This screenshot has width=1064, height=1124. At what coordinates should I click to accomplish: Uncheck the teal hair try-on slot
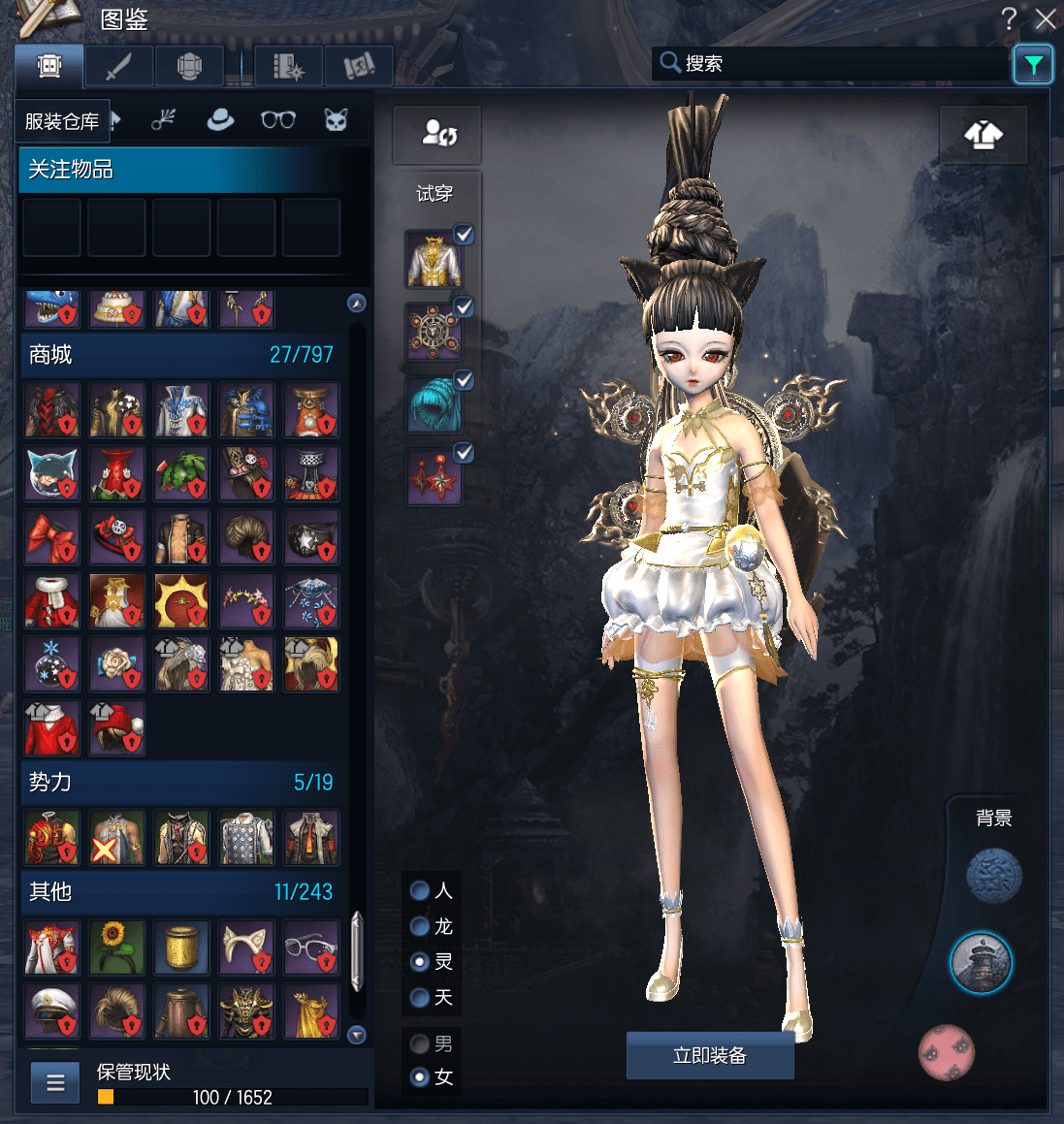click(x=464, y=380)
